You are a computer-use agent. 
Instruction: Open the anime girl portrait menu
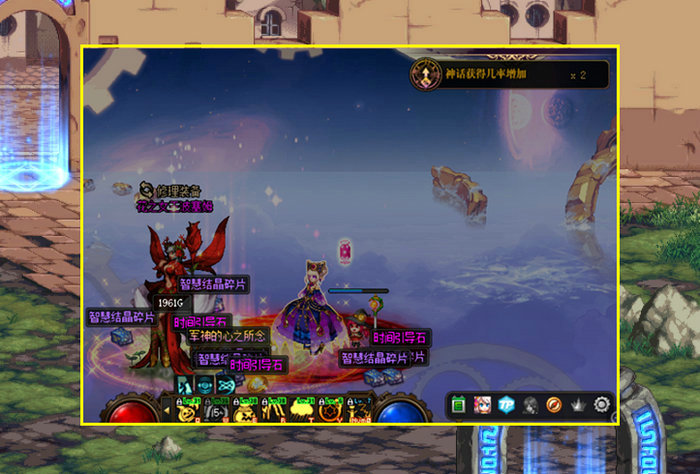pyautogui.click(x=482, y=405)
